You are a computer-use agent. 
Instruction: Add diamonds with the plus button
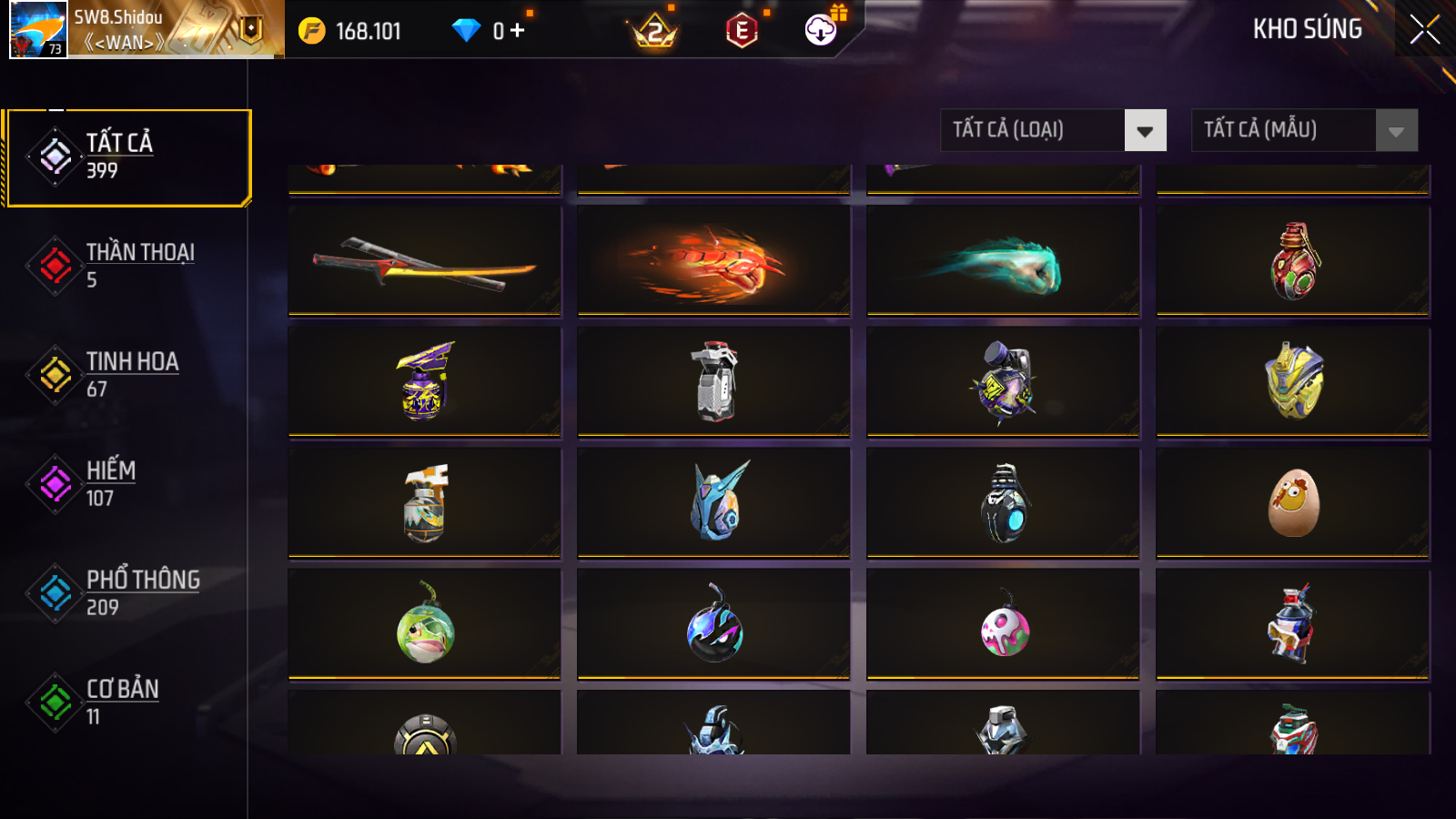click(517, 31)
